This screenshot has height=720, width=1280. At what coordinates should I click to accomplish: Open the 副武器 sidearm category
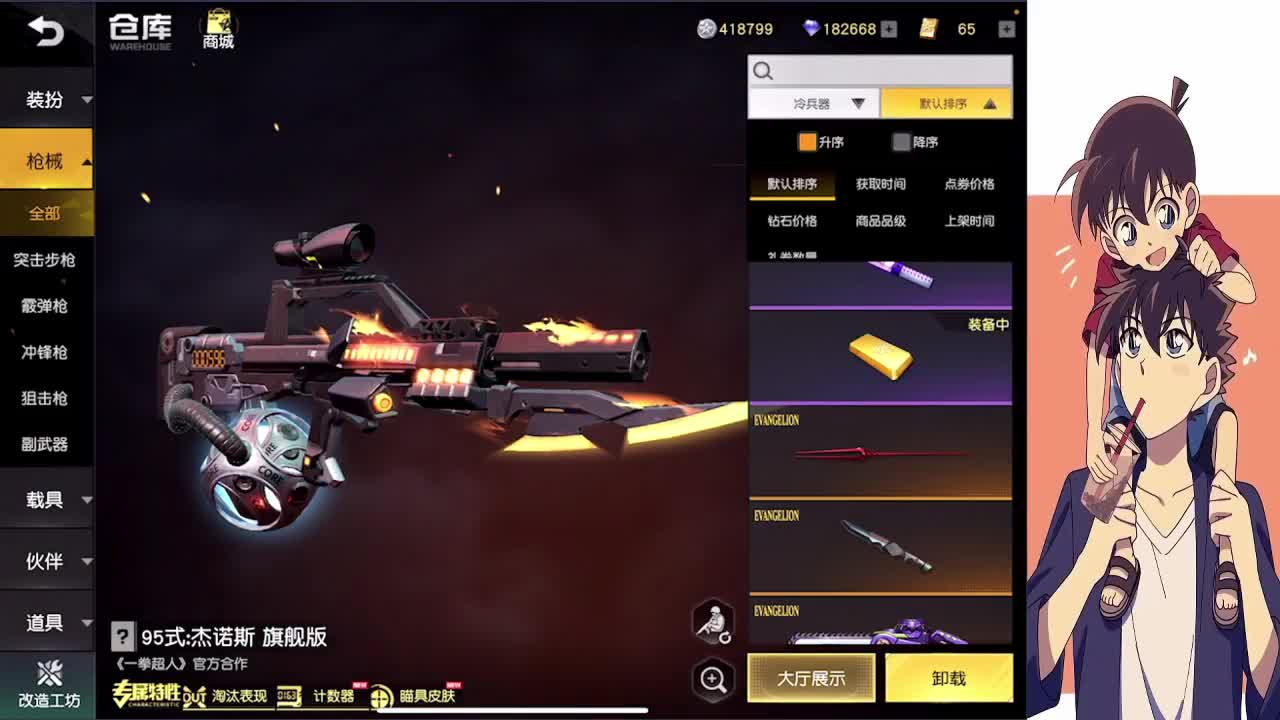click(x=45, y=444)
